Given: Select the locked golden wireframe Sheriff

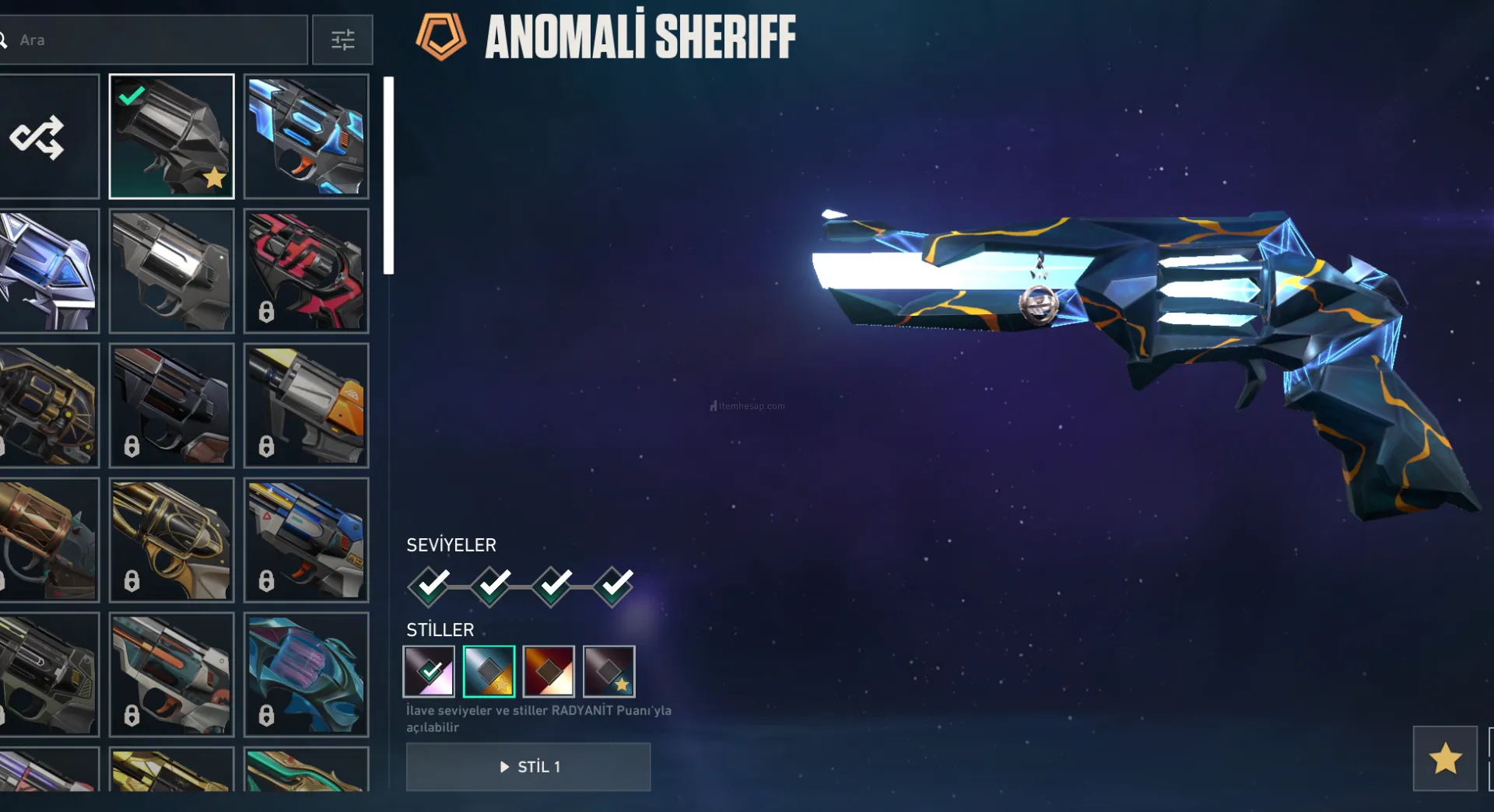Looking at the screenshot, I should (x=171, y=540).
